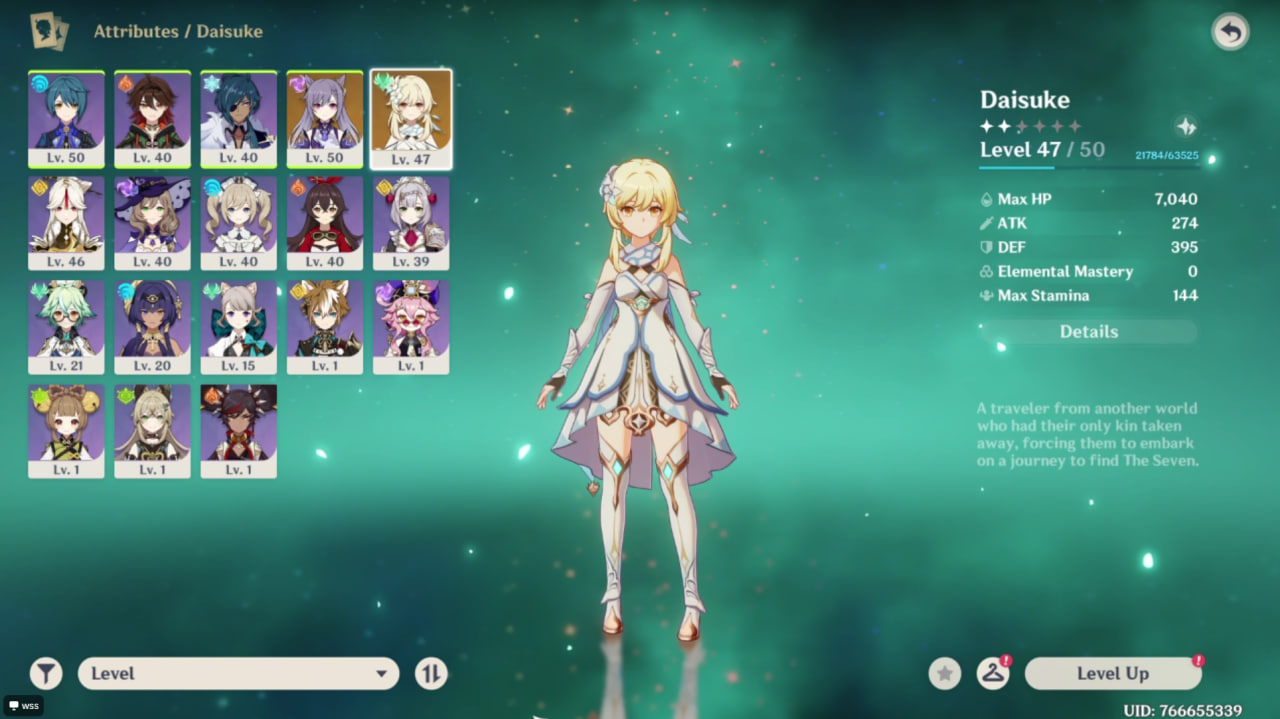Open the Details stats panel
Viewport: 1280px width, 719px height.
pos(1088,332)
